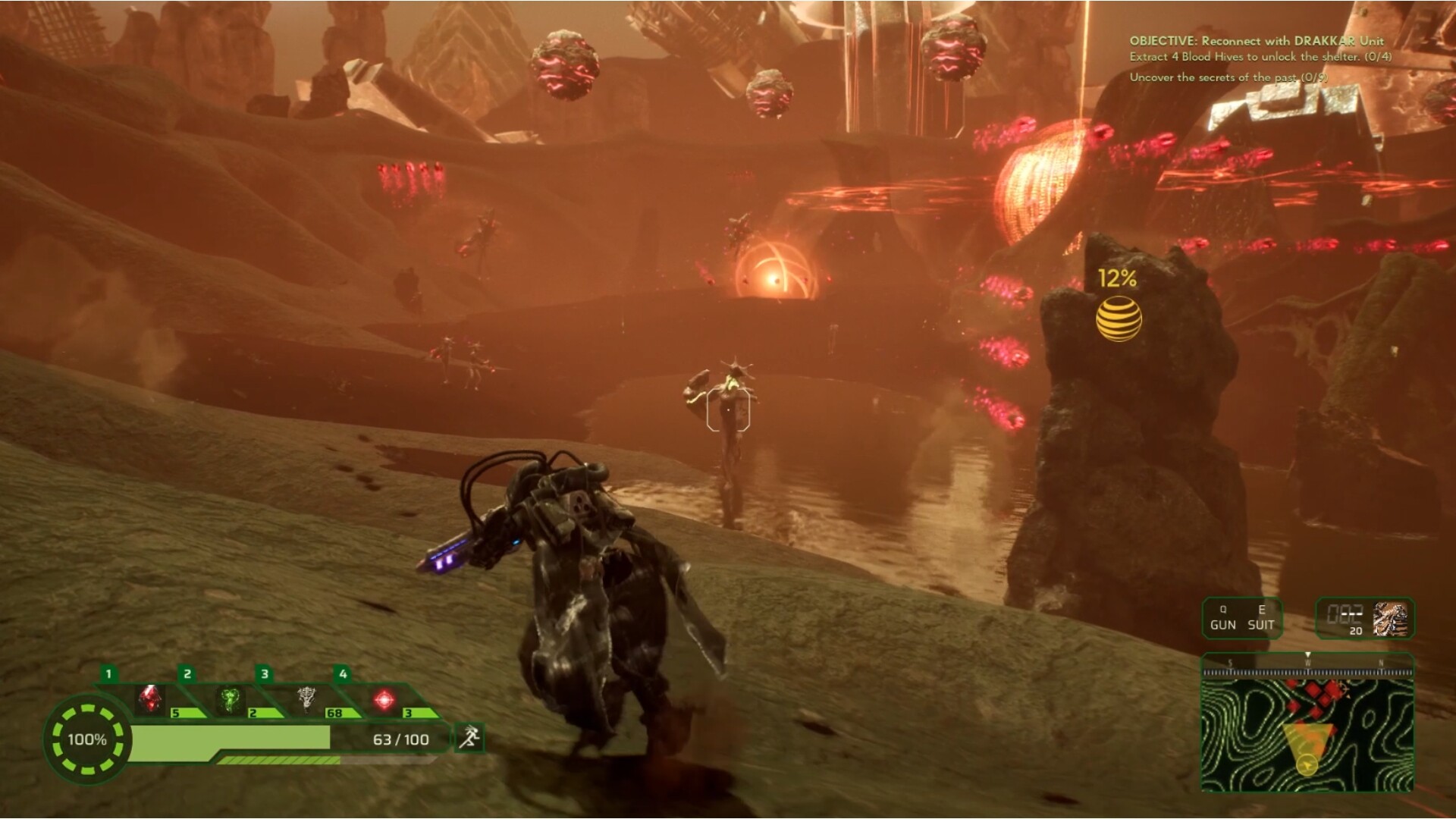Select the white skull-like item in slot 3
The height and width of the screenshot is (819, 1456).
tap(306, 699)
